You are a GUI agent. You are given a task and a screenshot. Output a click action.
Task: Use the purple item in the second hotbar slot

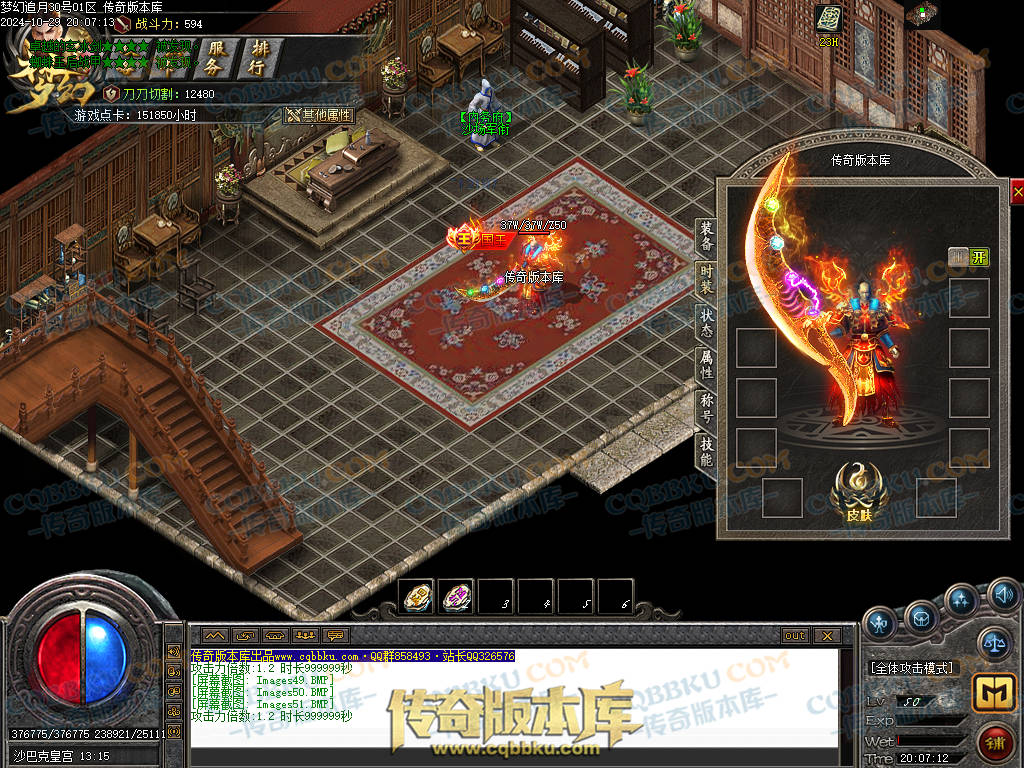pos(456,597)
